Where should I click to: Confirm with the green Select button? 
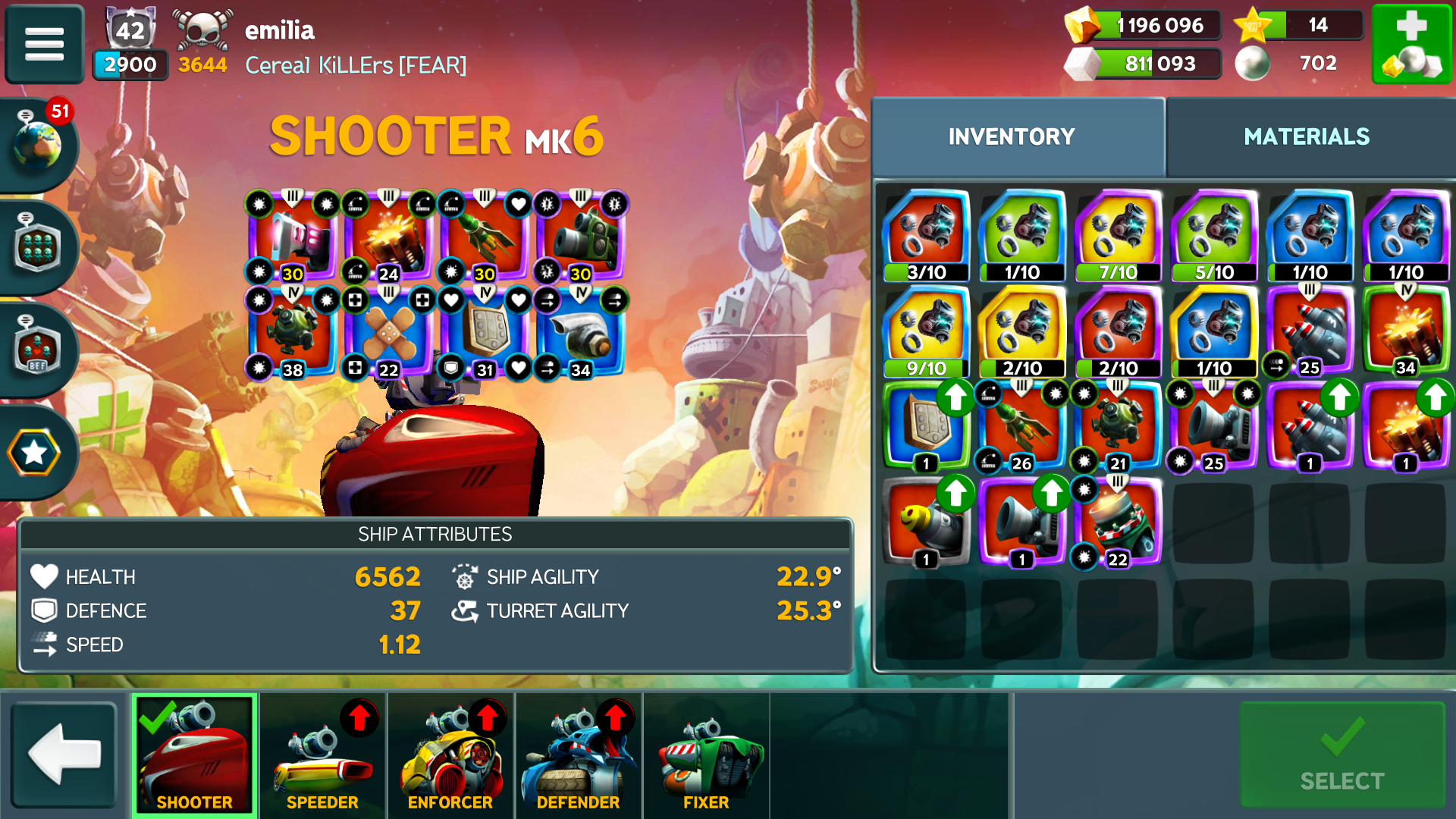[x=1341, y=755]
